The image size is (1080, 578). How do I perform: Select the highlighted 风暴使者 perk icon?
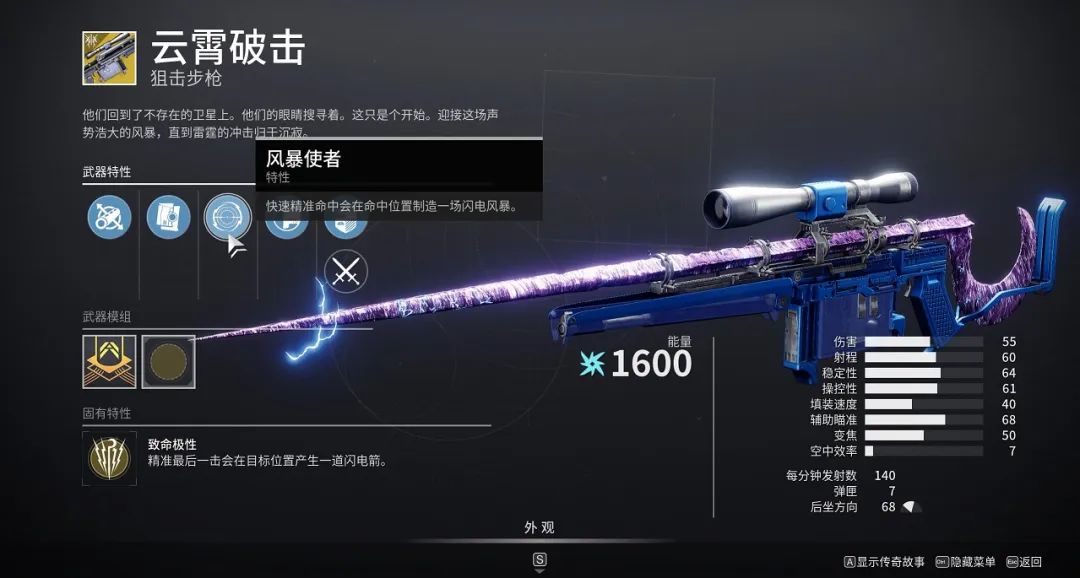tap(227, 216)
